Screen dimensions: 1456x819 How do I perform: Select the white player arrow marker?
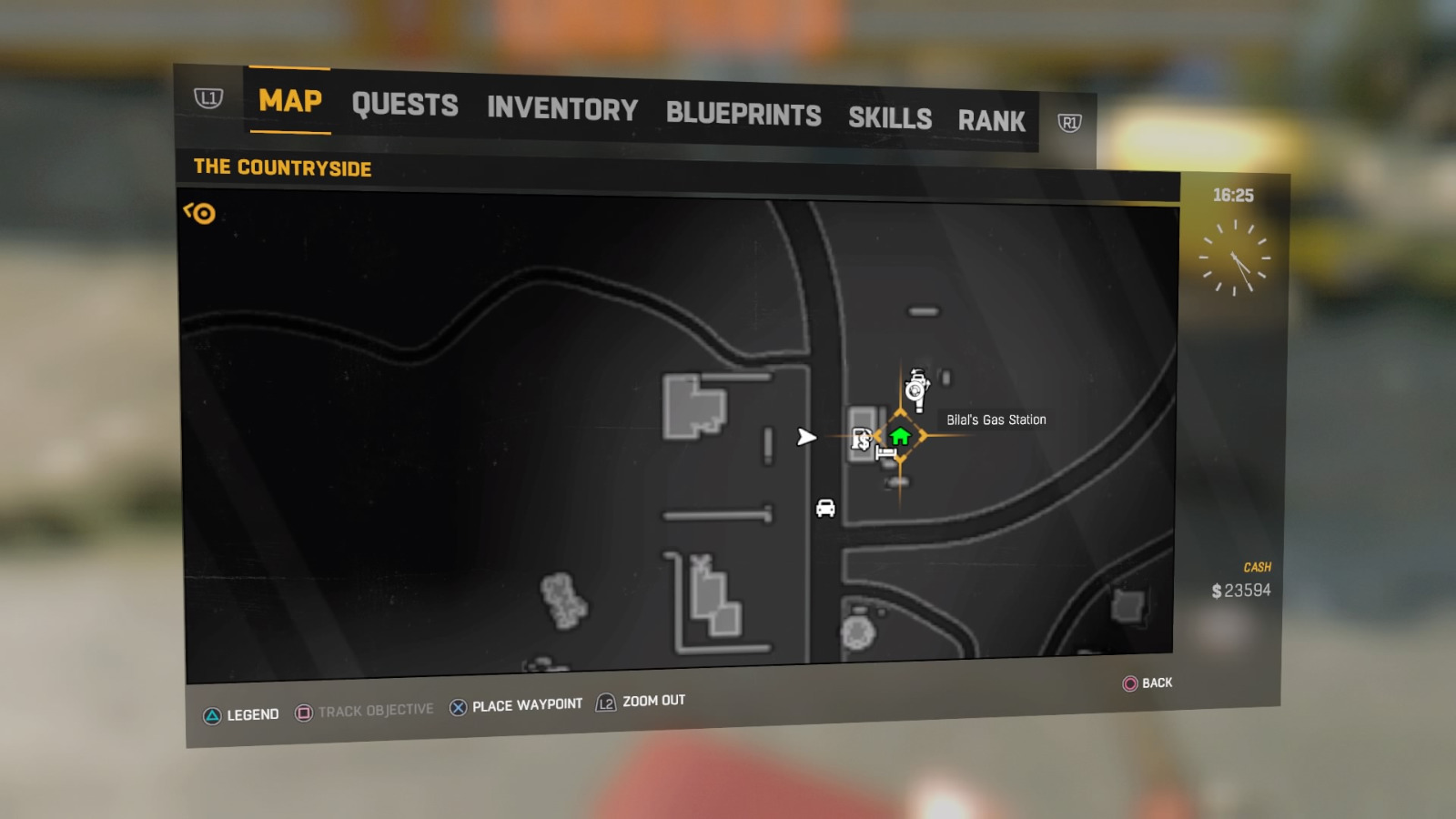pyautogui.click(x=806, y=438)
